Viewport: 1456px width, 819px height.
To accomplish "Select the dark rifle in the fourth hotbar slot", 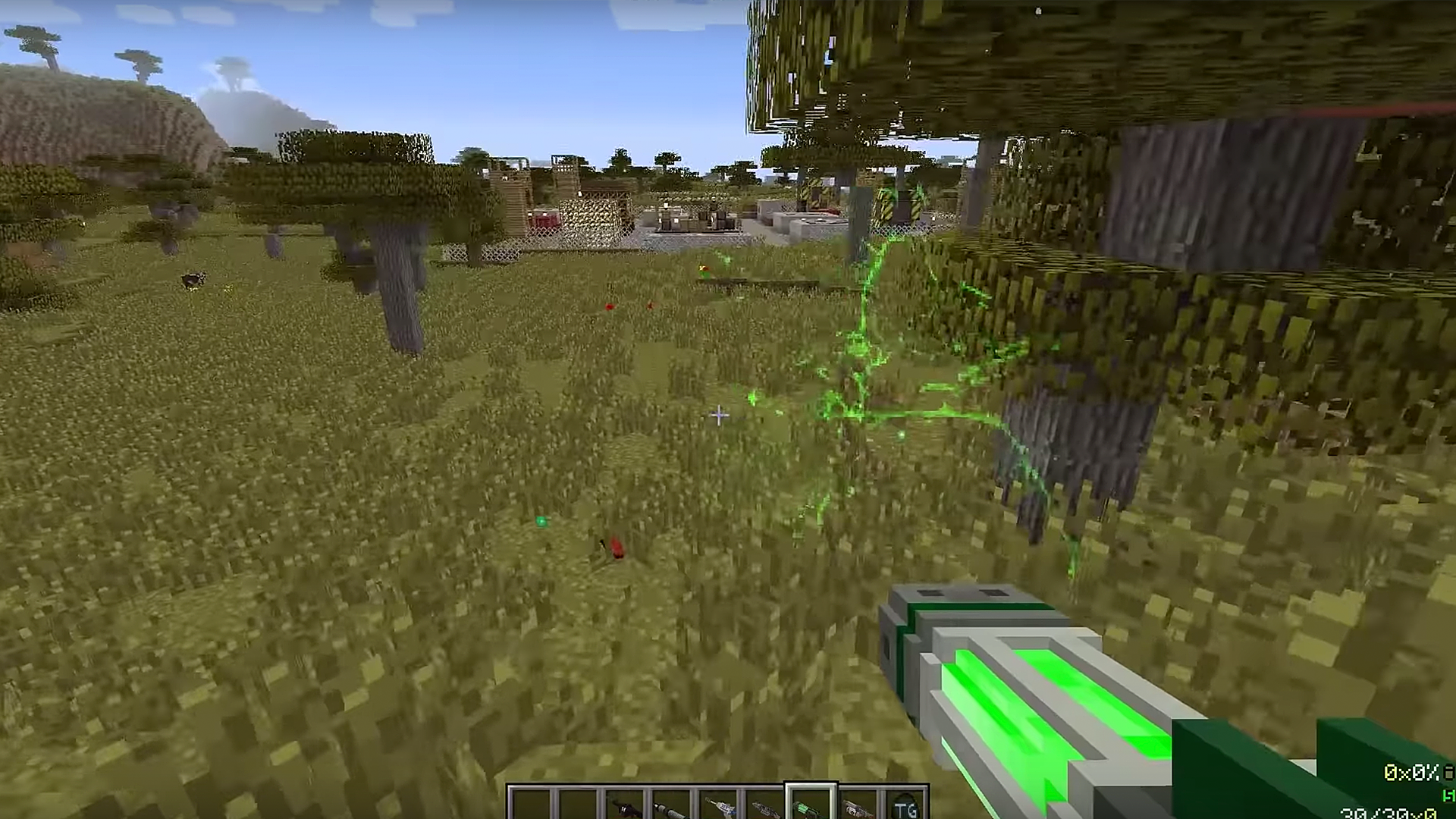I will (671, 804).
